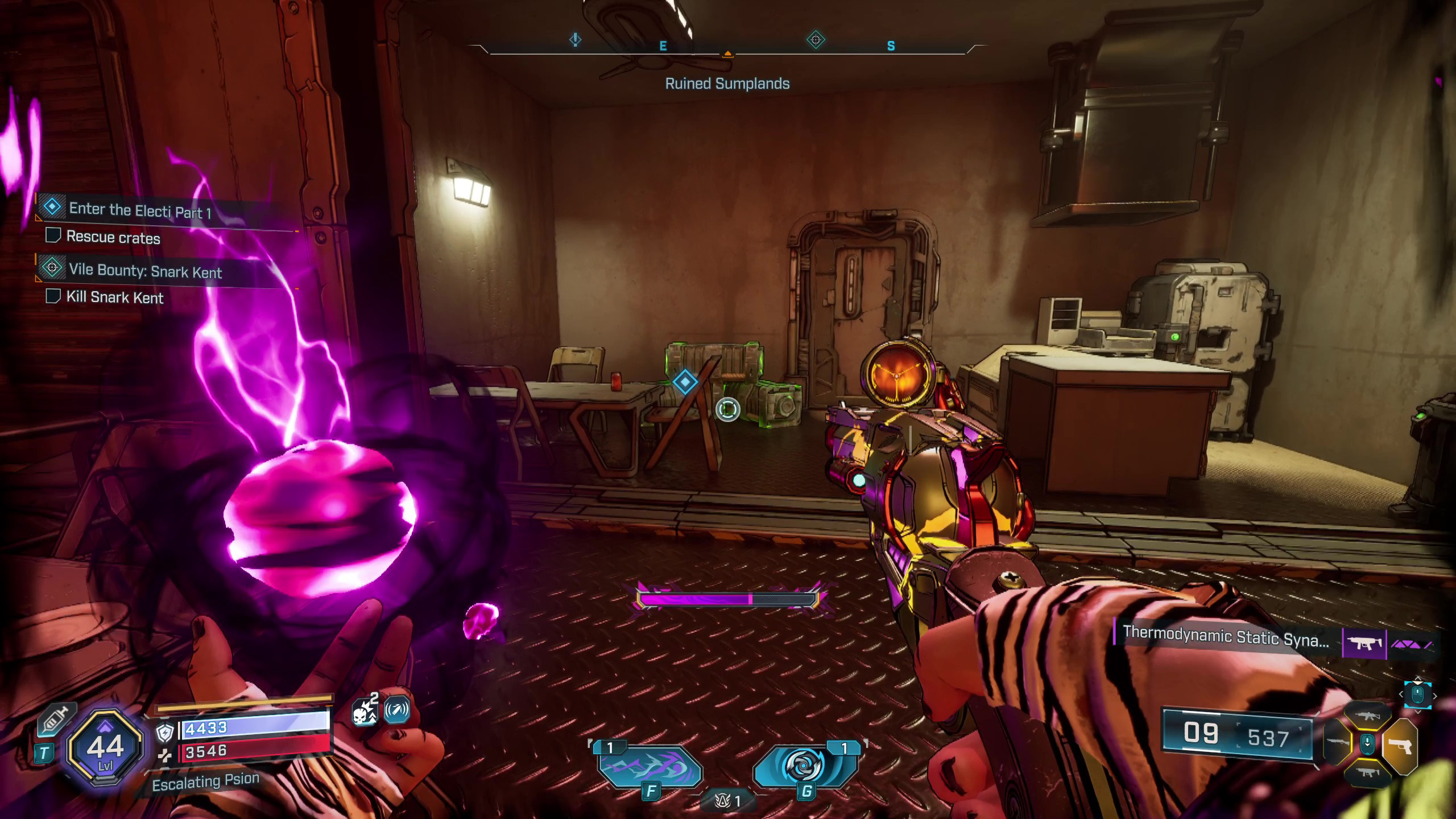Image resolution: width=1456 pixels, height=819 pixels.
Task: Select the Enter the Electi Part 1 mission
Action: click(x=140, y=210)
